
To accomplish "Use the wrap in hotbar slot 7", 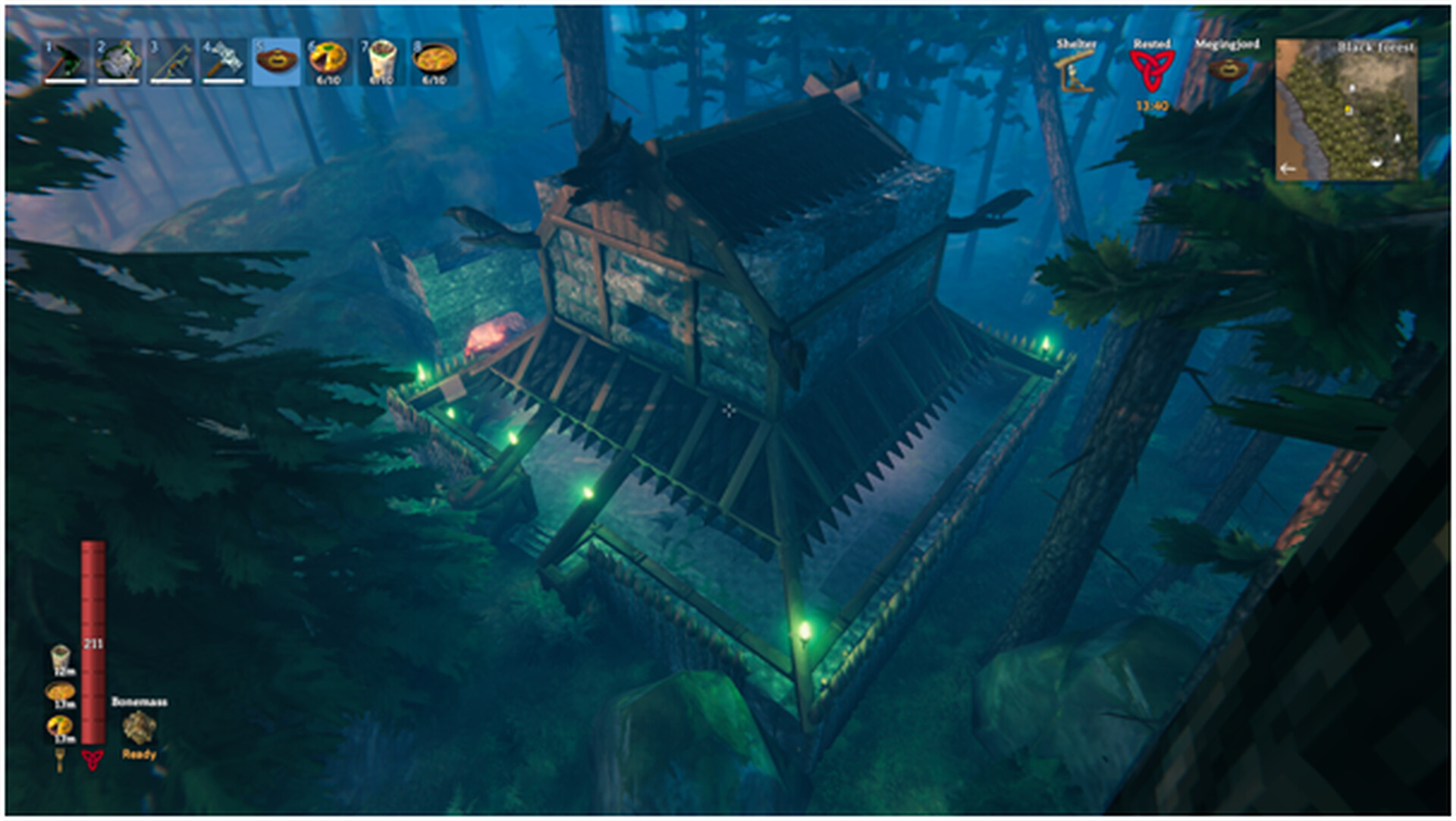I will (380, 61).
